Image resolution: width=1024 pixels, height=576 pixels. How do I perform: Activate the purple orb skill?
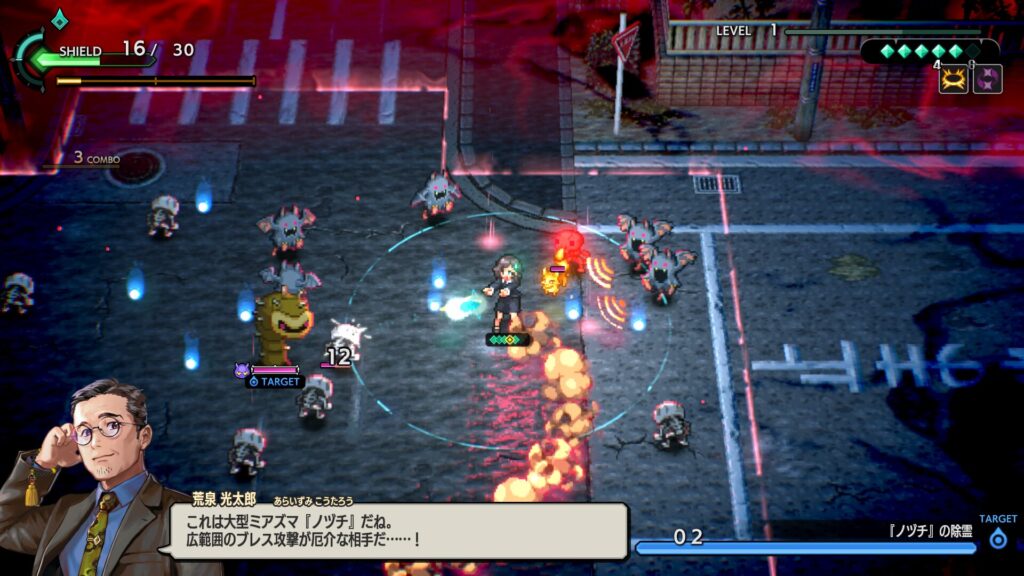click(x=988, y=79)
